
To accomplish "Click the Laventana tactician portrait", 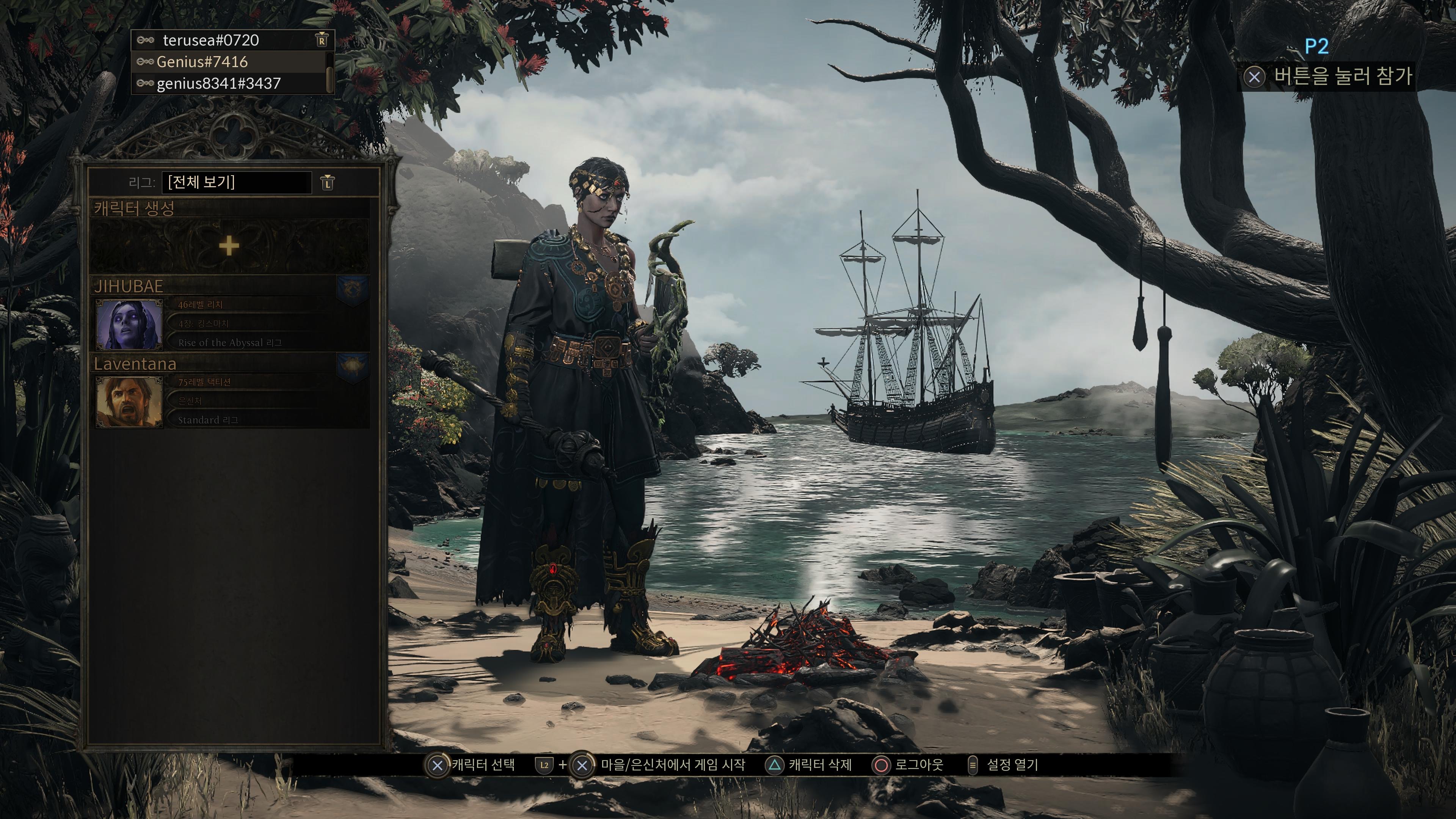I will (x=129, y=402).
